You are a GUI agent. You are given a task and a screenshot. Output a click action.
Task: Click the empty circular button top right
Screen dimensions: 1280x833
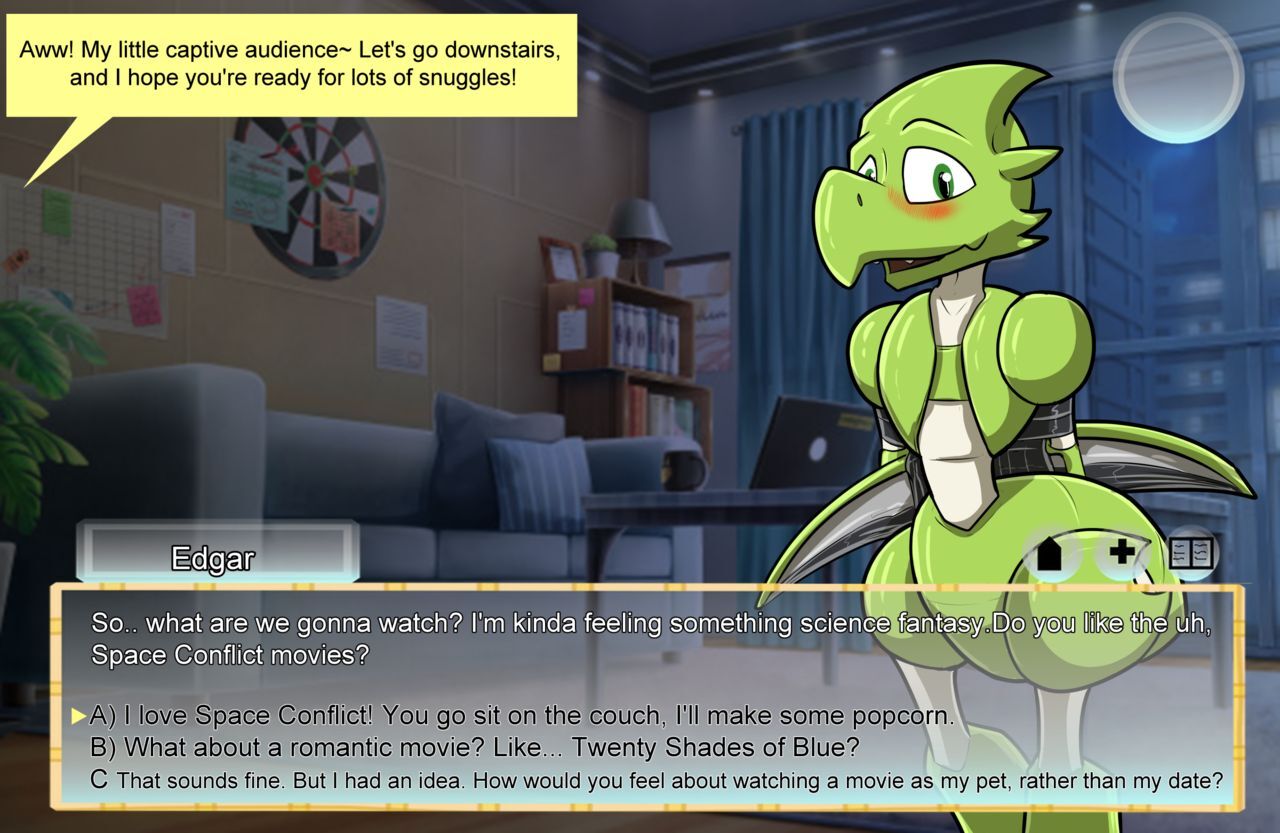[1178, 77]
